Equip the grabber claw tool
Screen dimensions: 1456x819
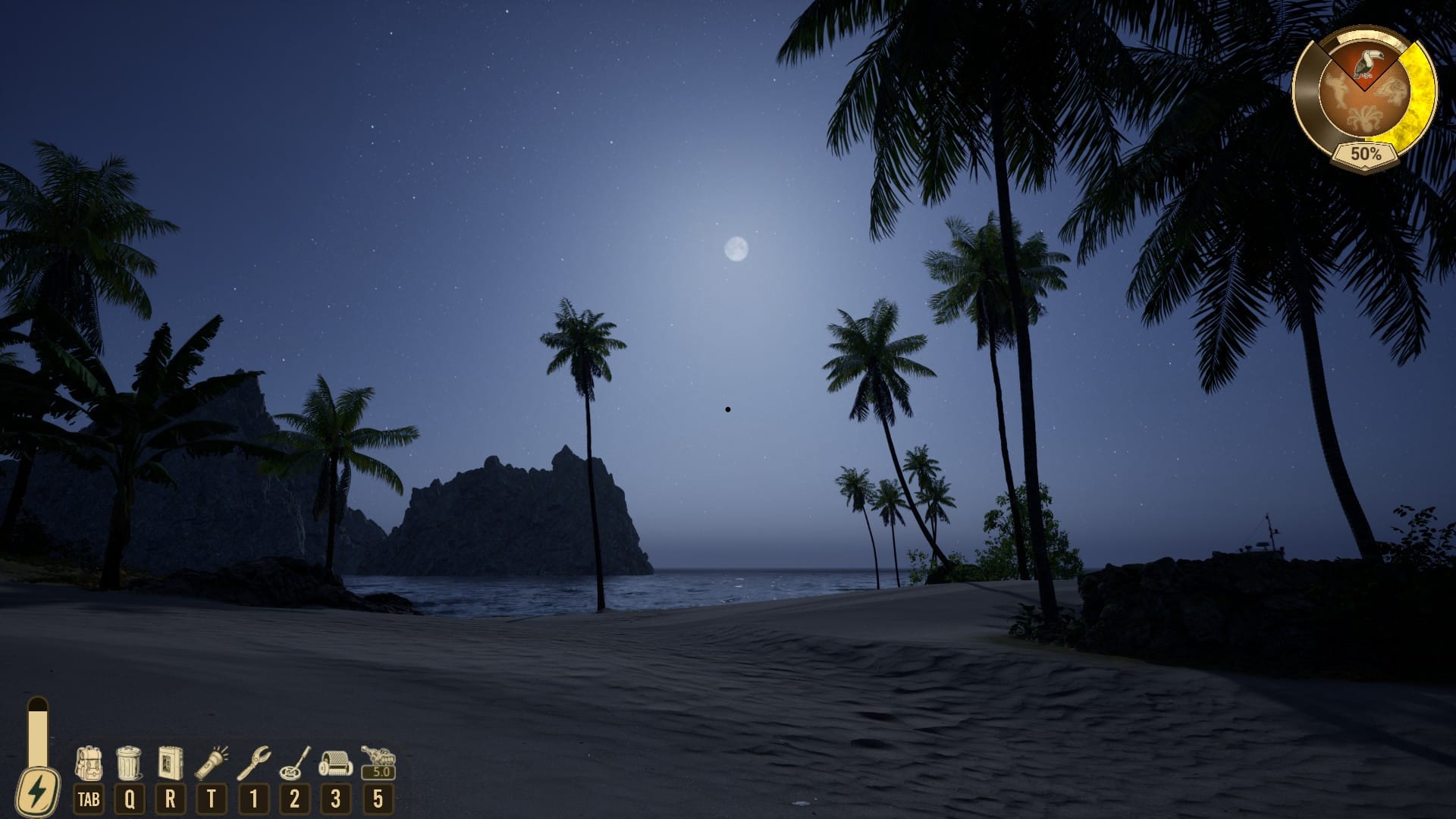click(x=253, y=763)
